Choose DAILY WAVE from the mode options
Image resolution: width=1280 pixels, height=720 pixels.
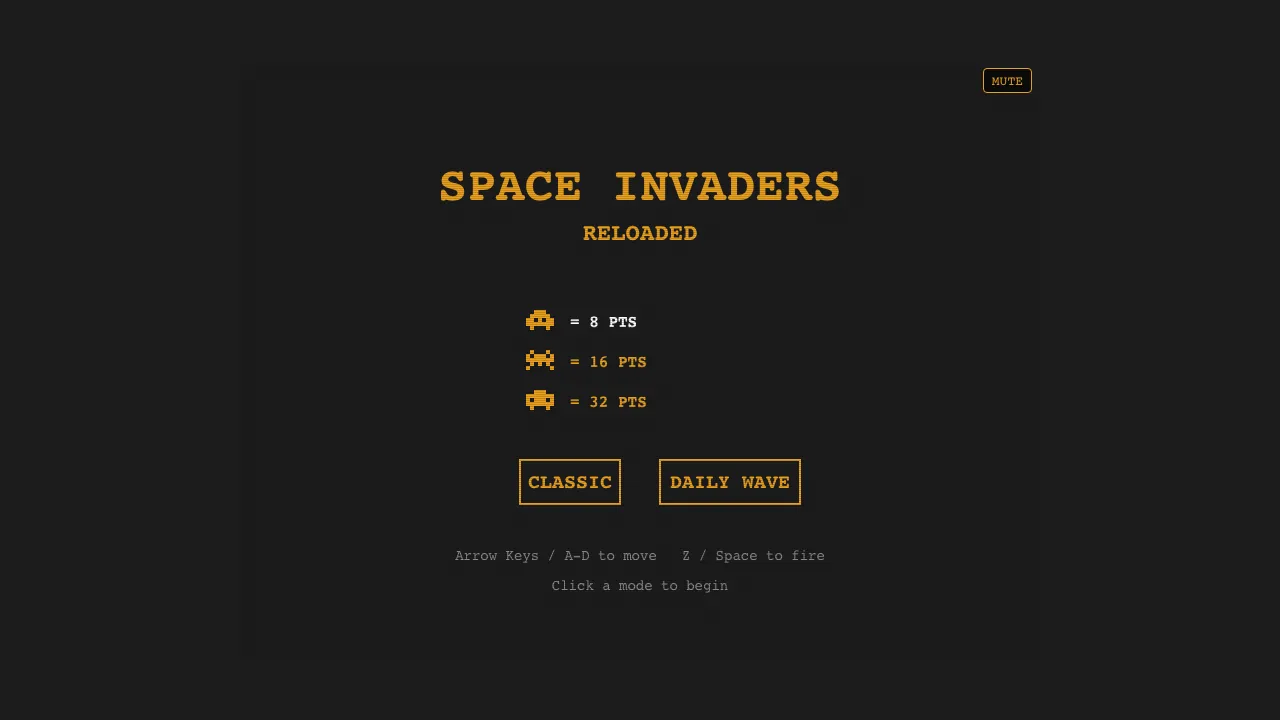[x=730, y=482]
